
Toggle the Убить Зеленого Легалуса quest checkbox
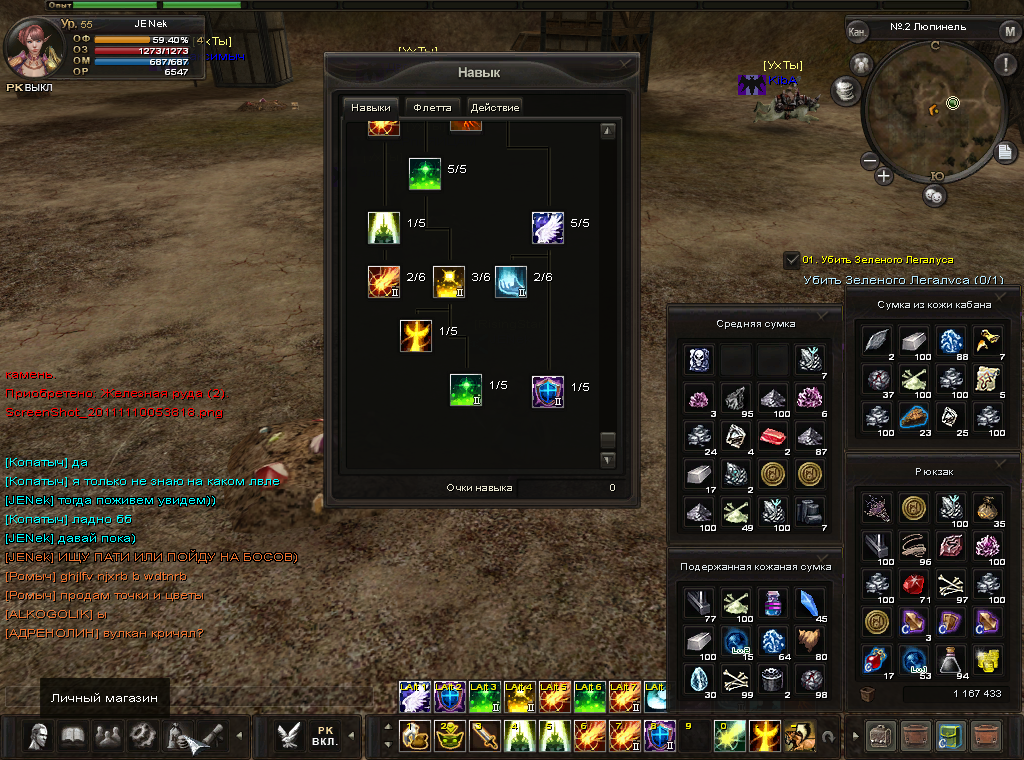pos(791,260)
